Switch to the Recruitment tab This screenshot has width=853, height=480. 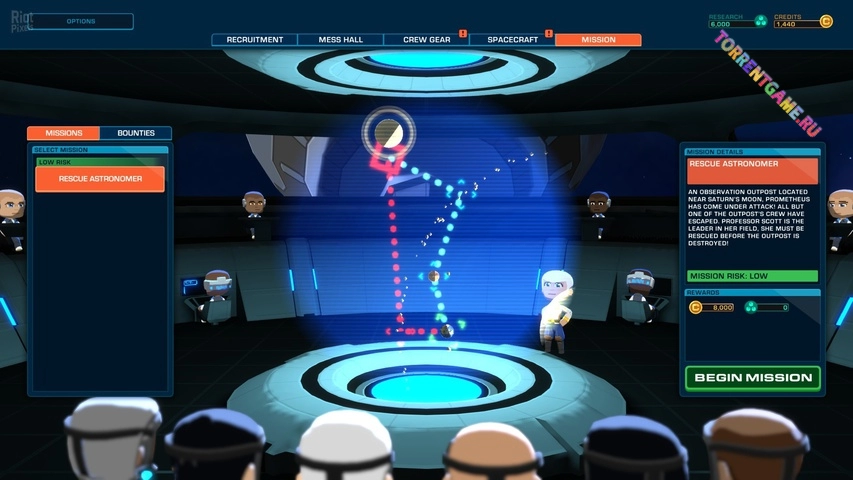[254, 40]
